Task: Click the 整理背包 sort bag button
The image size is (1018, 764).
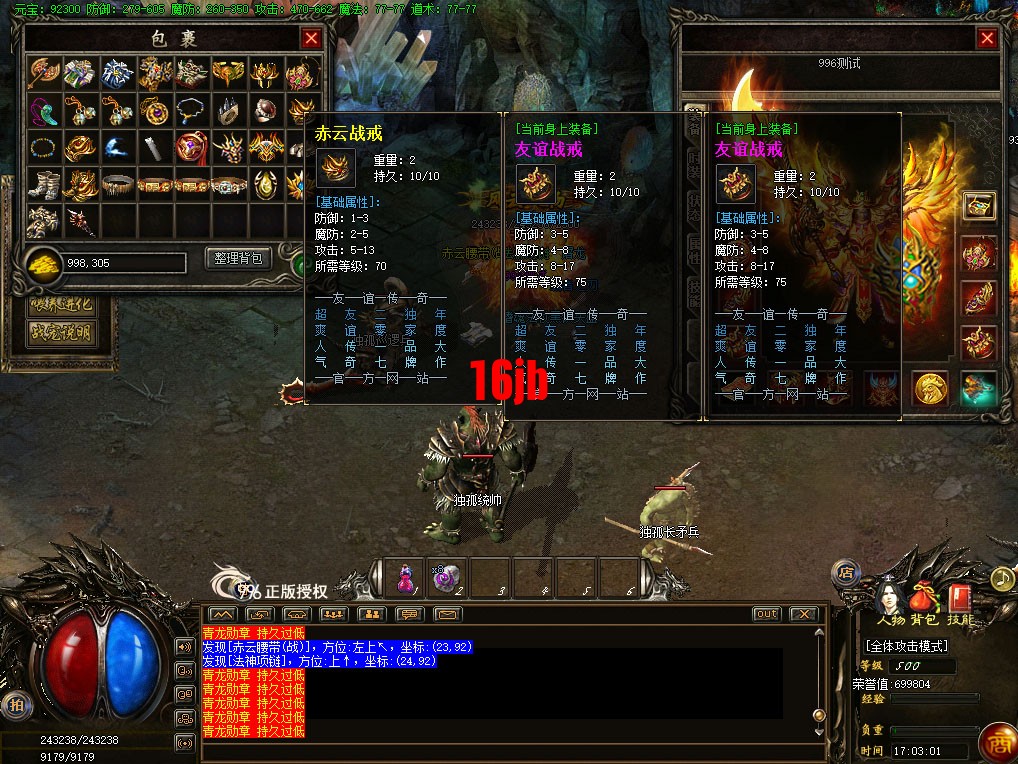Action: click(x=238, y=258)
